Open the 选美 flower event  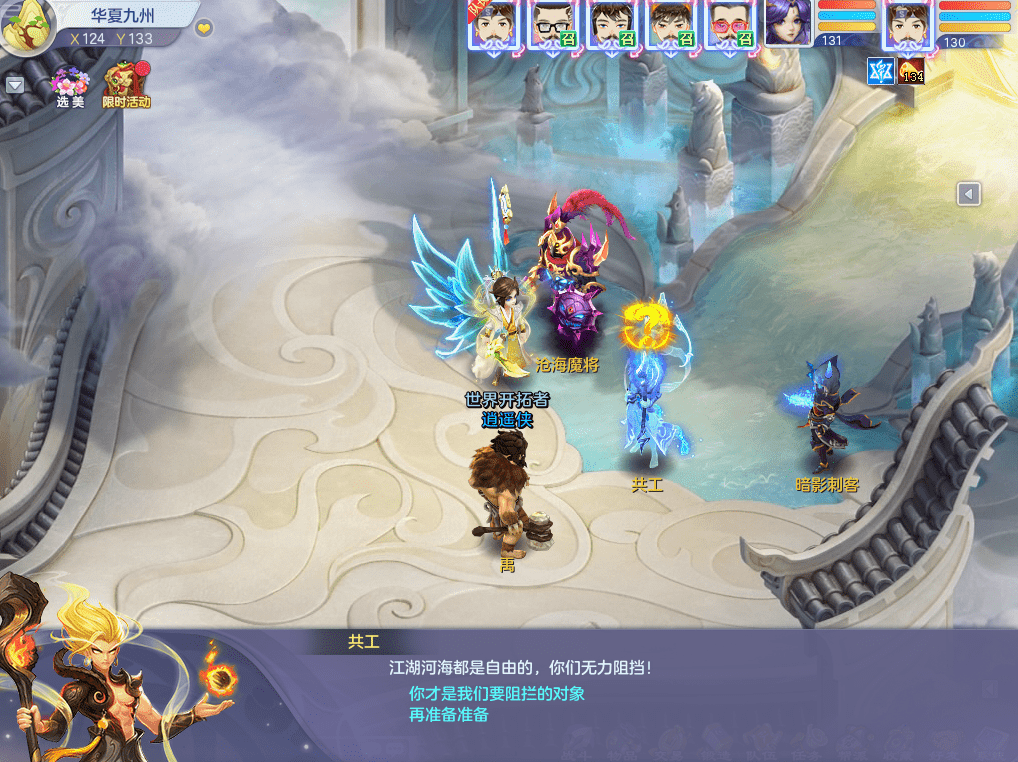[x=70, y=84]
